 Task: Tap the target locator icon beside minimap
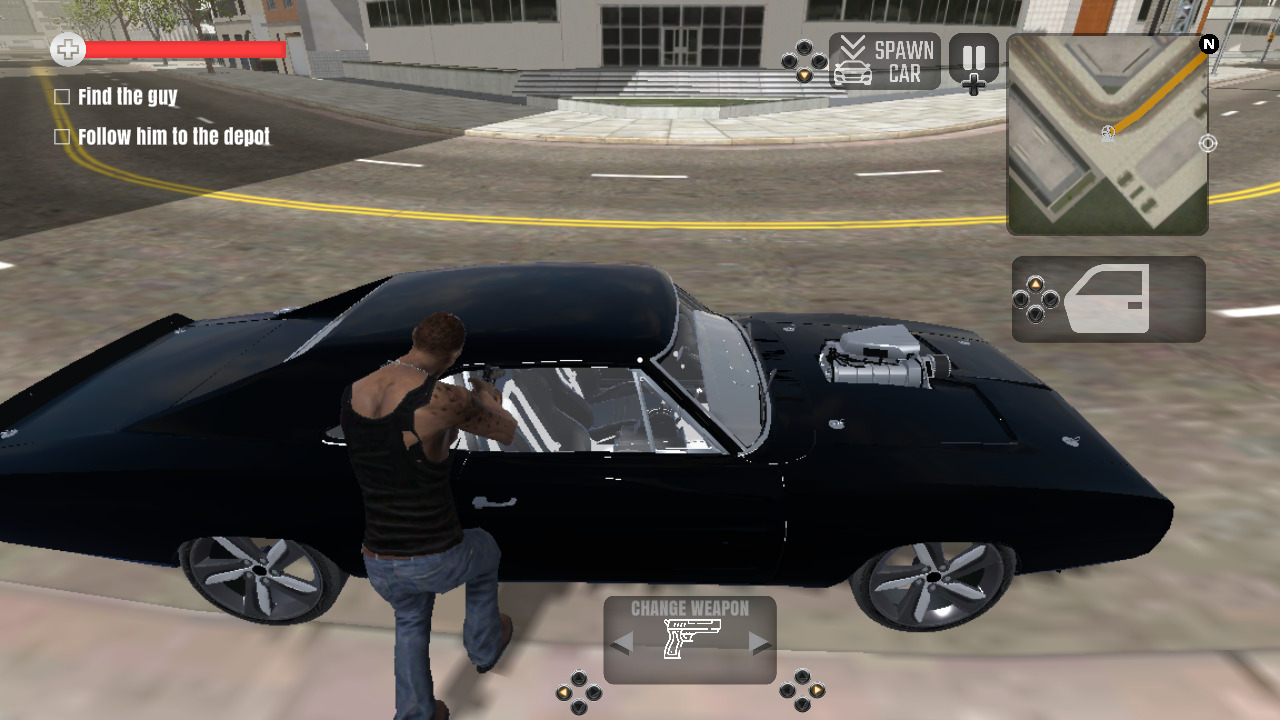pos(1207,143)
